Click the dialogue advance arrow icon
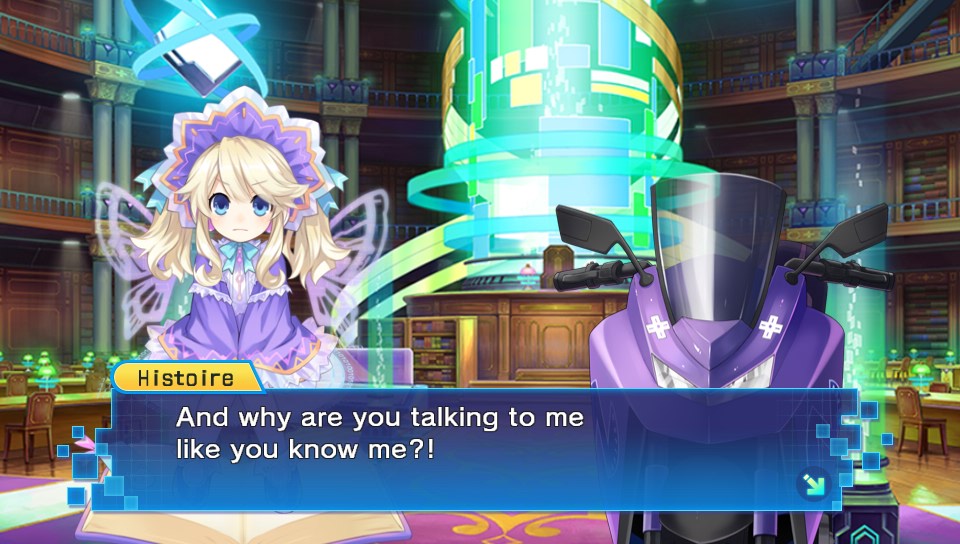This screenshot has width=960, height=544. click(x=812, y=485)
